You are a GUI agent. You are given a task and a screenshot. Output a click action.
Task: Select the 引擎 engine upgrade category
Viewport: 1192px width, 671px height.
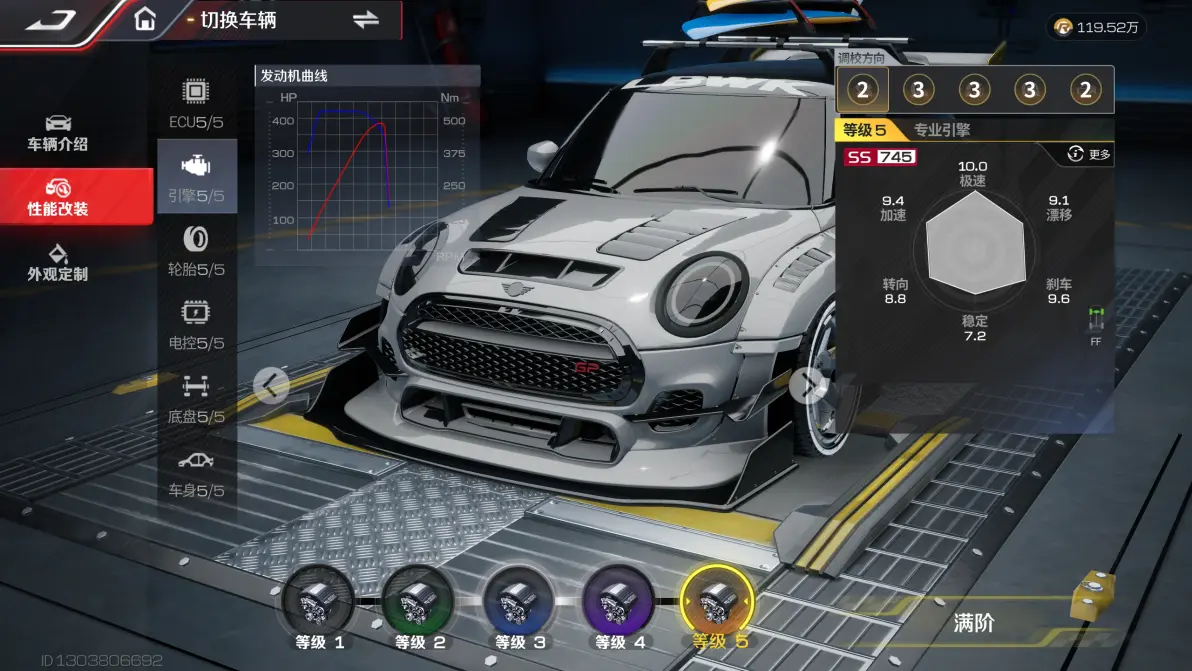pos(196,177)
